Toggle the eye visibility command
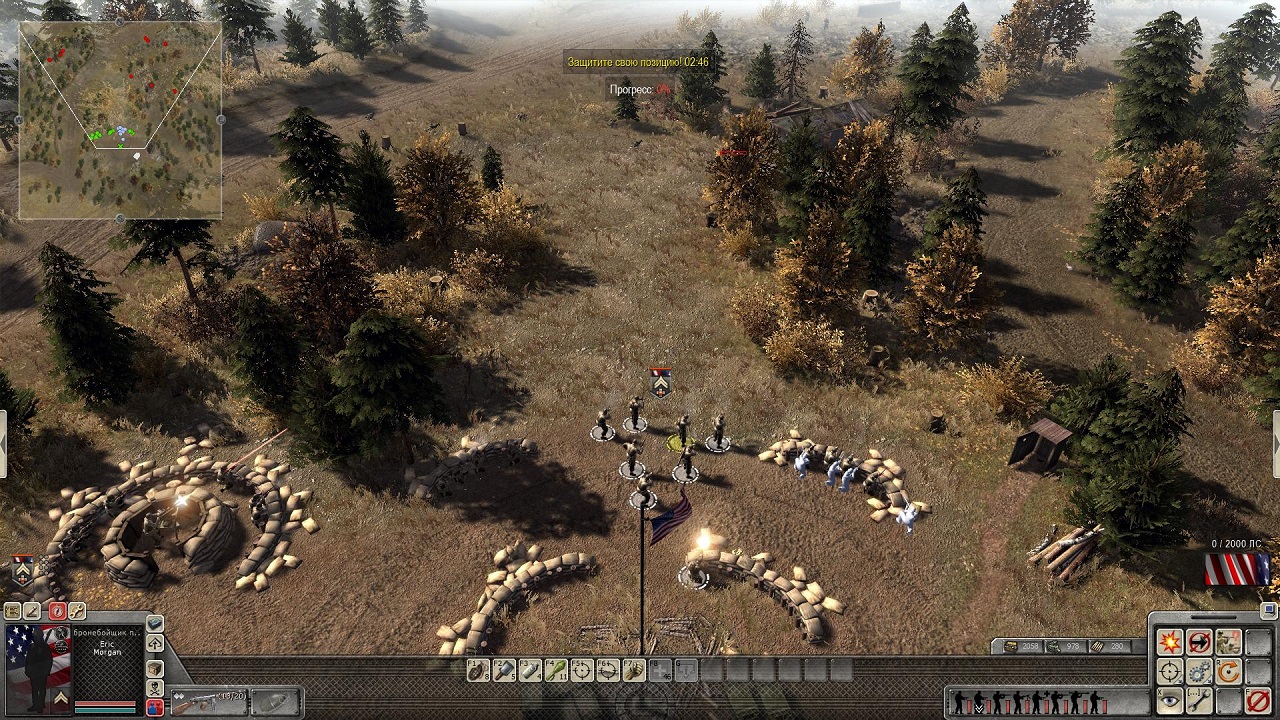The height and width of the screenshot is (720, 1280). click(x=1169, y=700)
